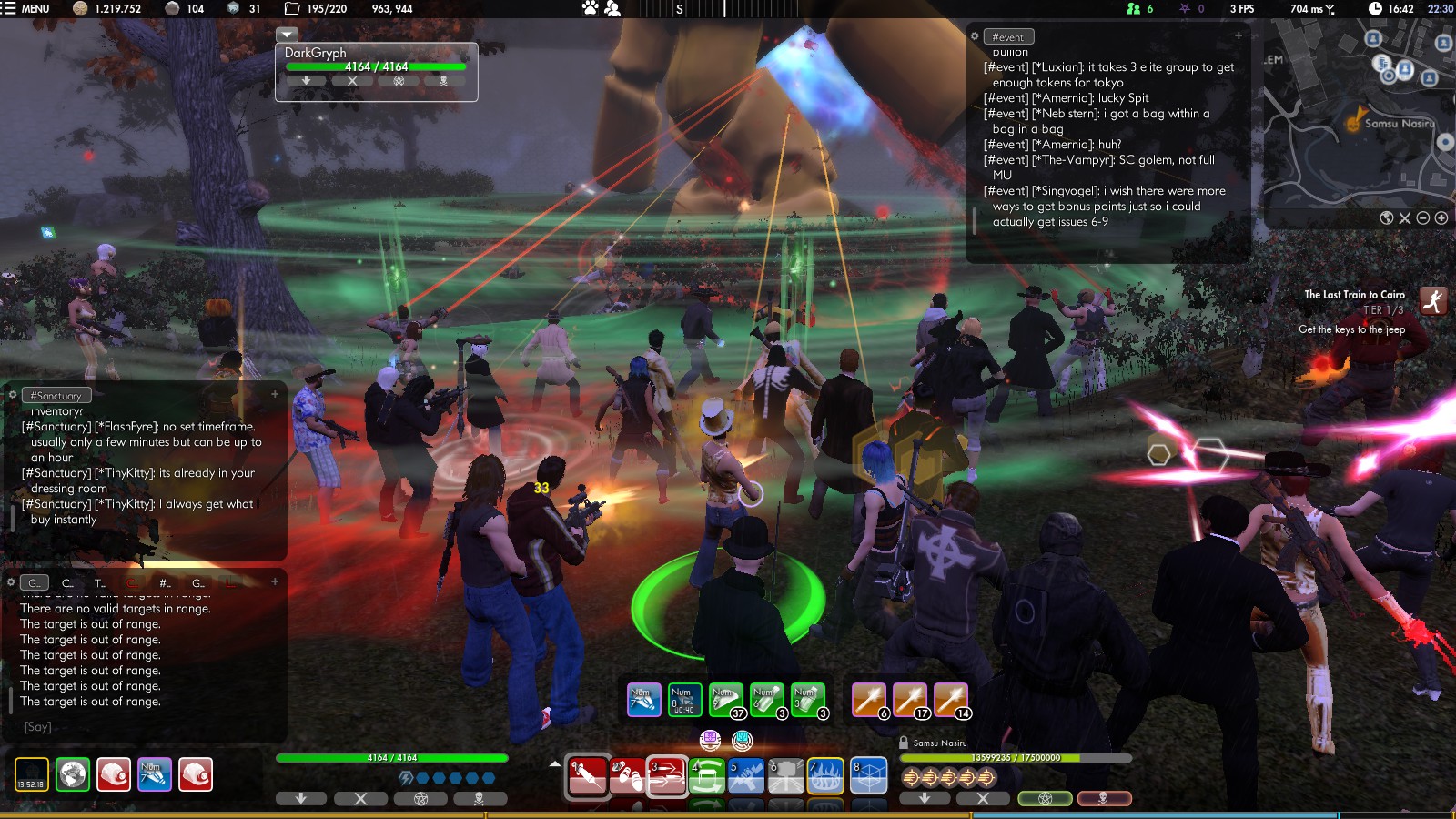Use the orange wand item with 17 charges
Image resolution: width=1456 pixels, height=819 pixels.
tap(910, 699)
